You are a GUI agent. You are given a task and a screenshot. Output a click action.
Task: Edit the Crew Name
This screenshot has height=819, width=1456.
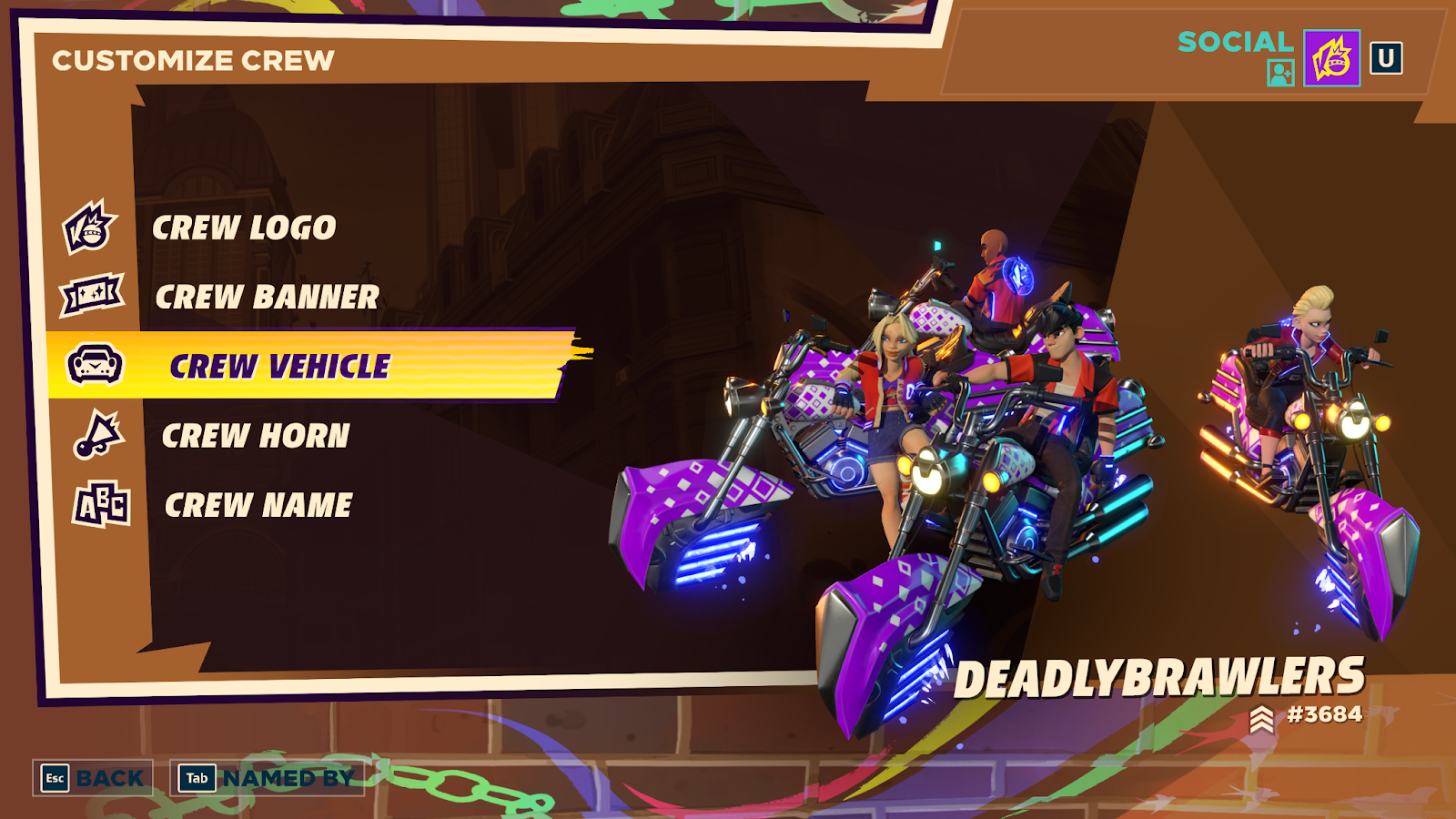258,505
